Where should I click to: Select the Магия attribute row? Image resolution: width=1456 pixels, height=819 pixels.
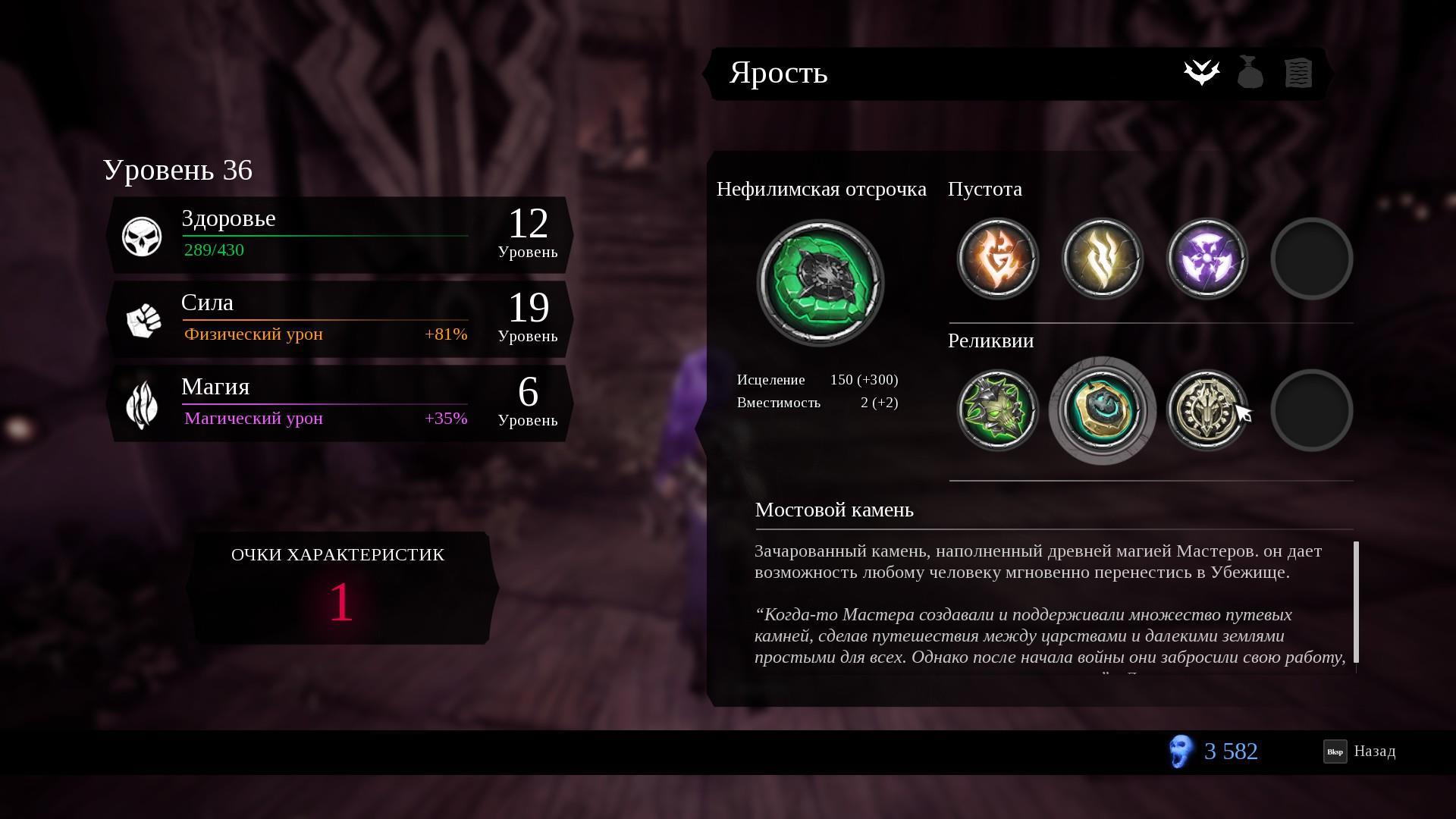[339, 403]
